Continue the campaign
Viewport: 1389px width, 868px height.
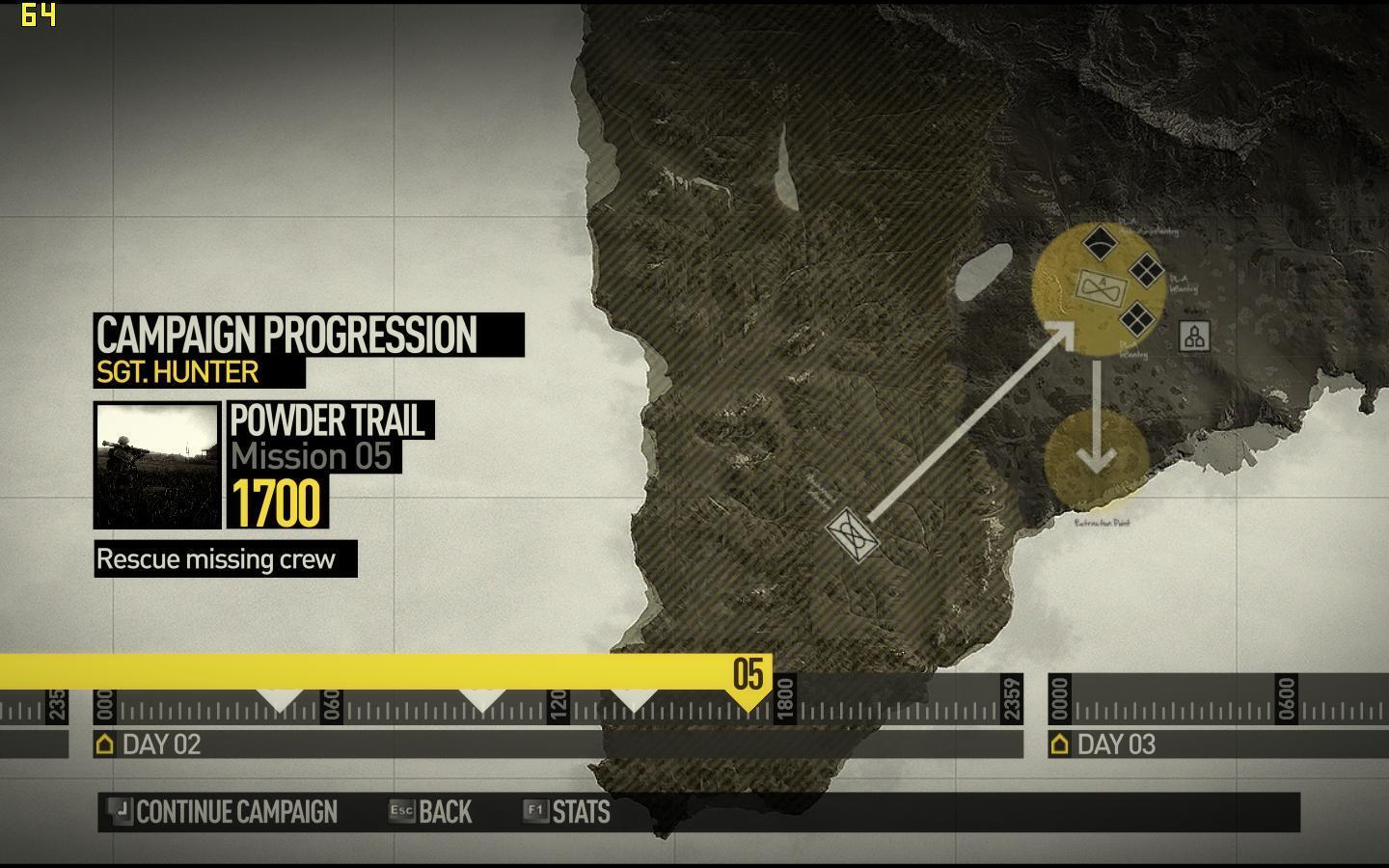tap(225, 812)
